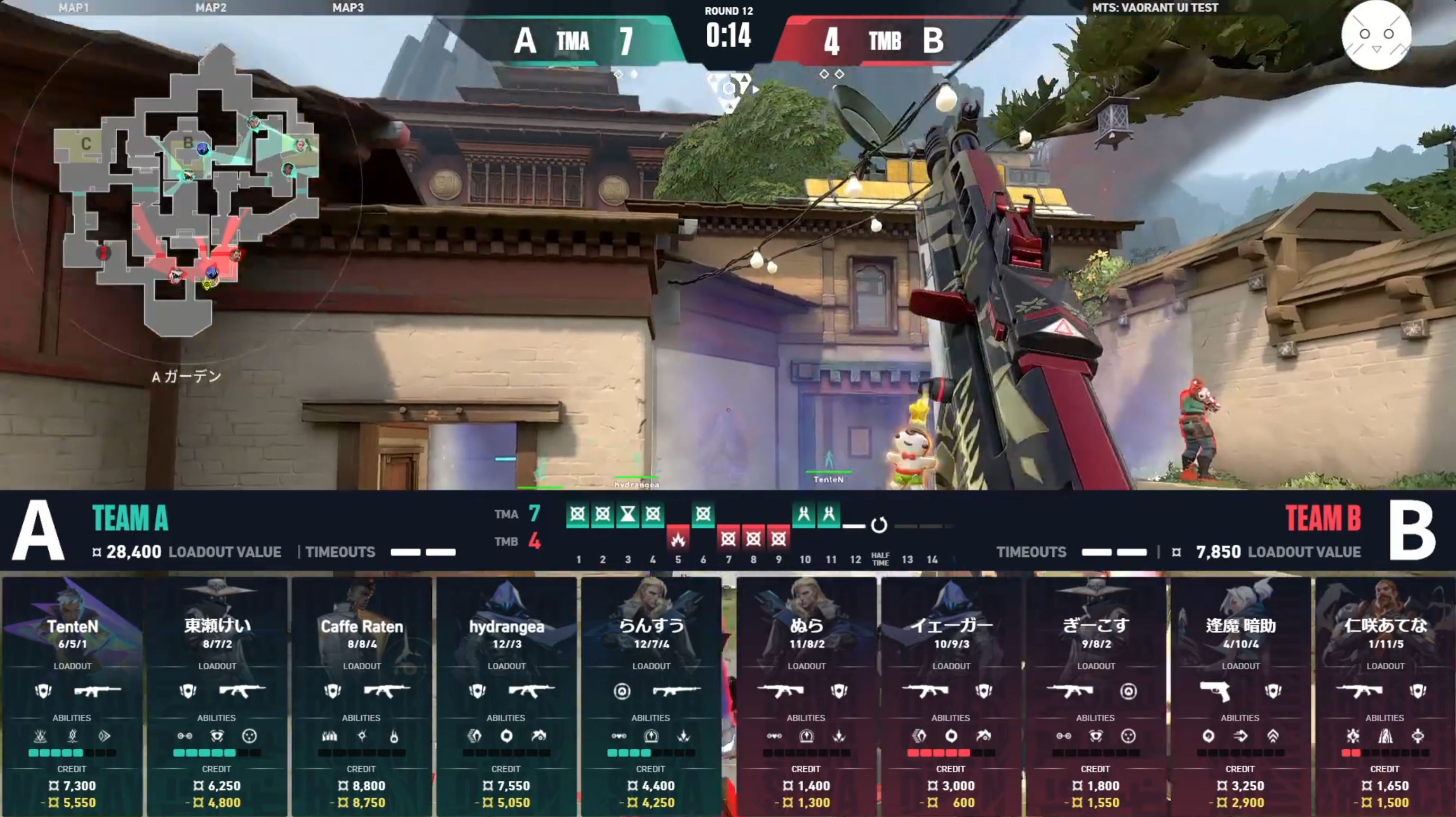Choose the 東瀬けい player card

217,696
